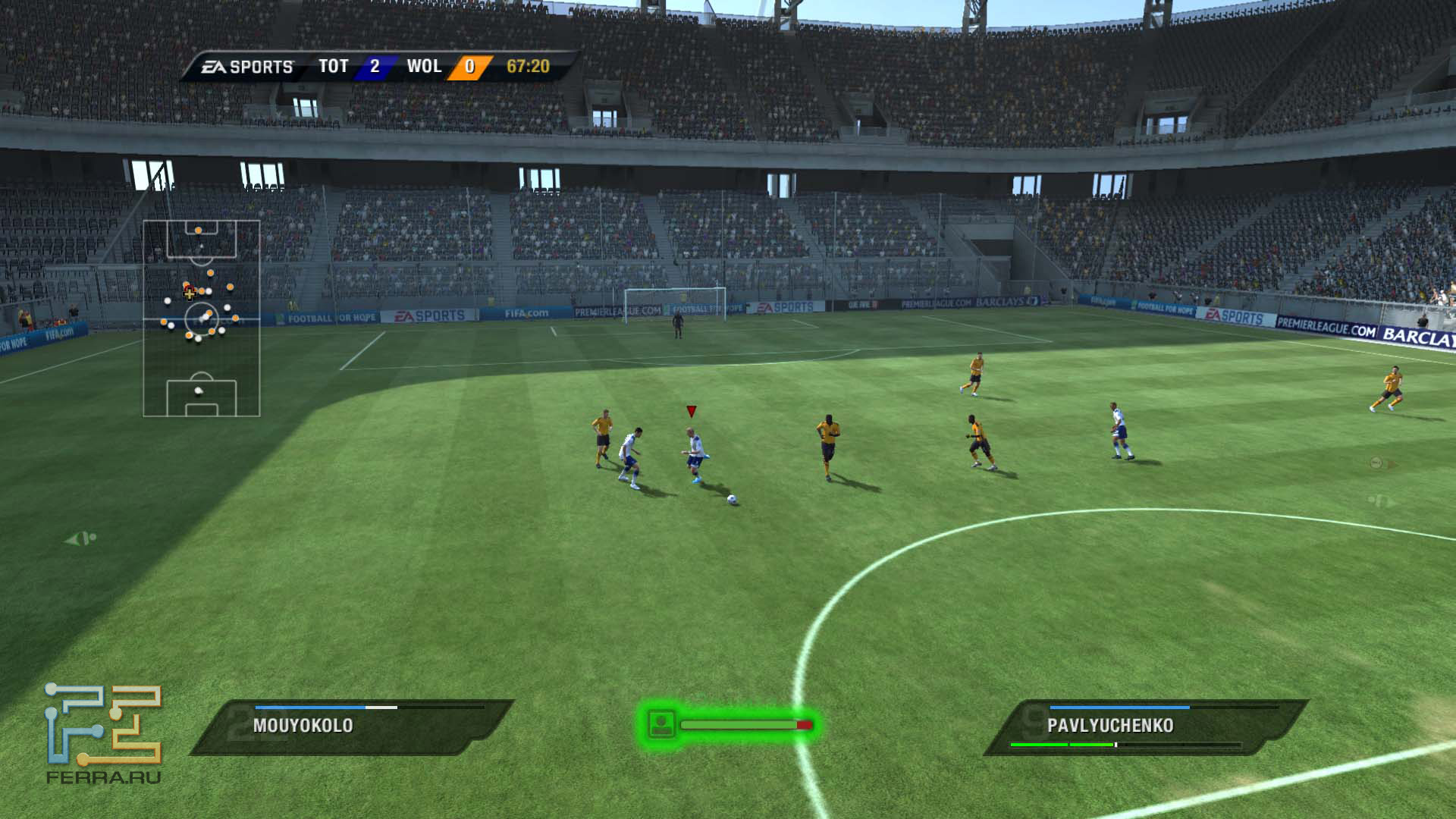Viewport: 1456px width, 819px height.
Task: Click the pitch radar minimap
Action: [202, 318]
